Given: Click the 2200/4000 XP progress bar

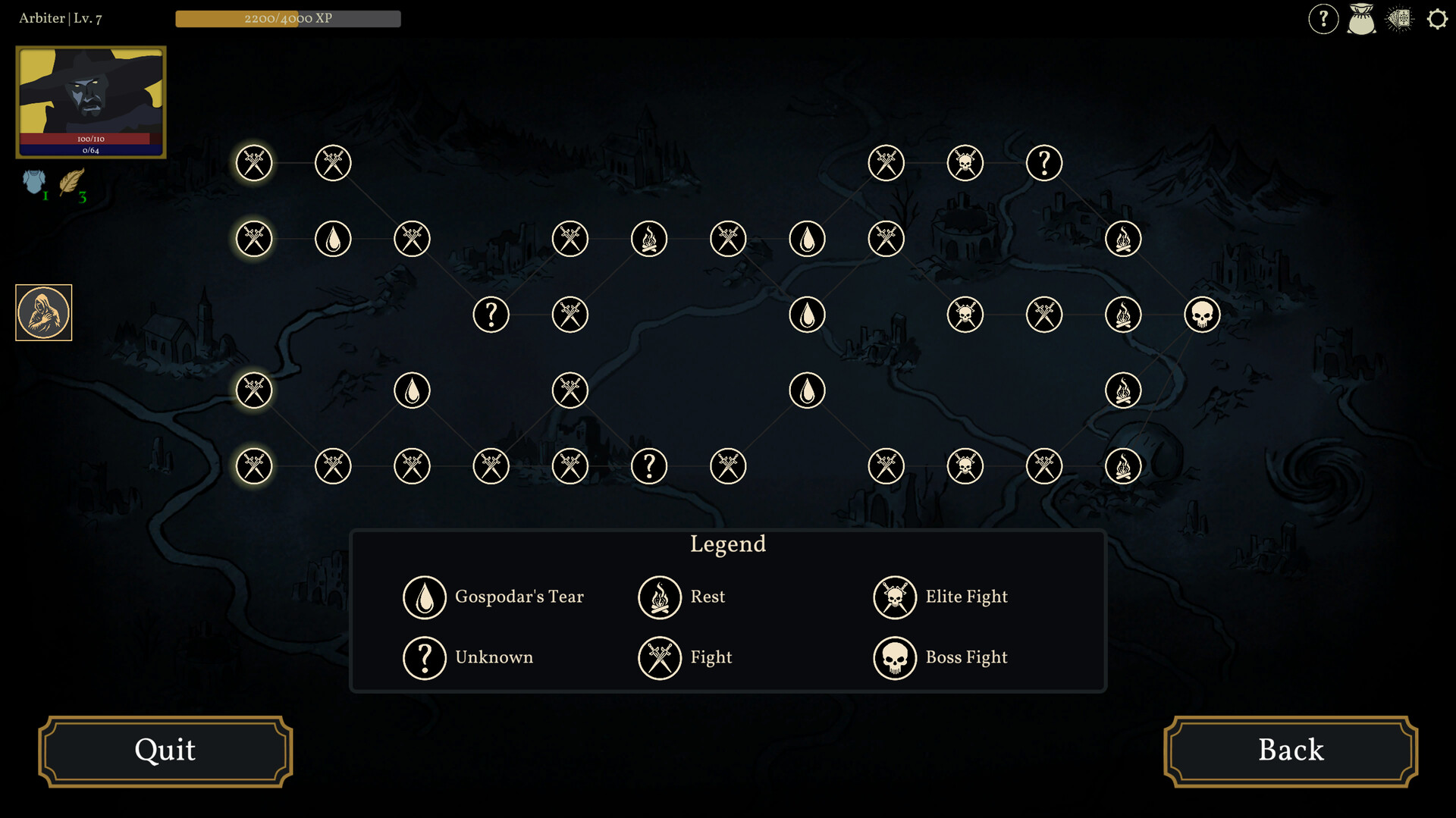Looking at the screenshot, I should [x=288, y=19].
